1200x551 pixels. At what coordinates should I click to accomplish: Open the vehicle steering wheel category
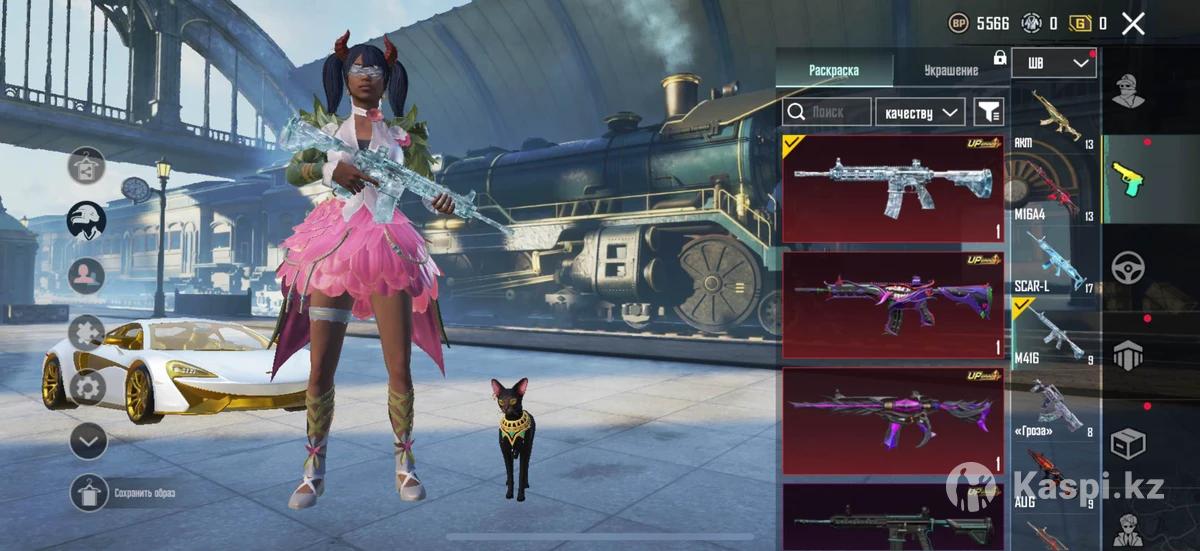tap(1128, 268)
